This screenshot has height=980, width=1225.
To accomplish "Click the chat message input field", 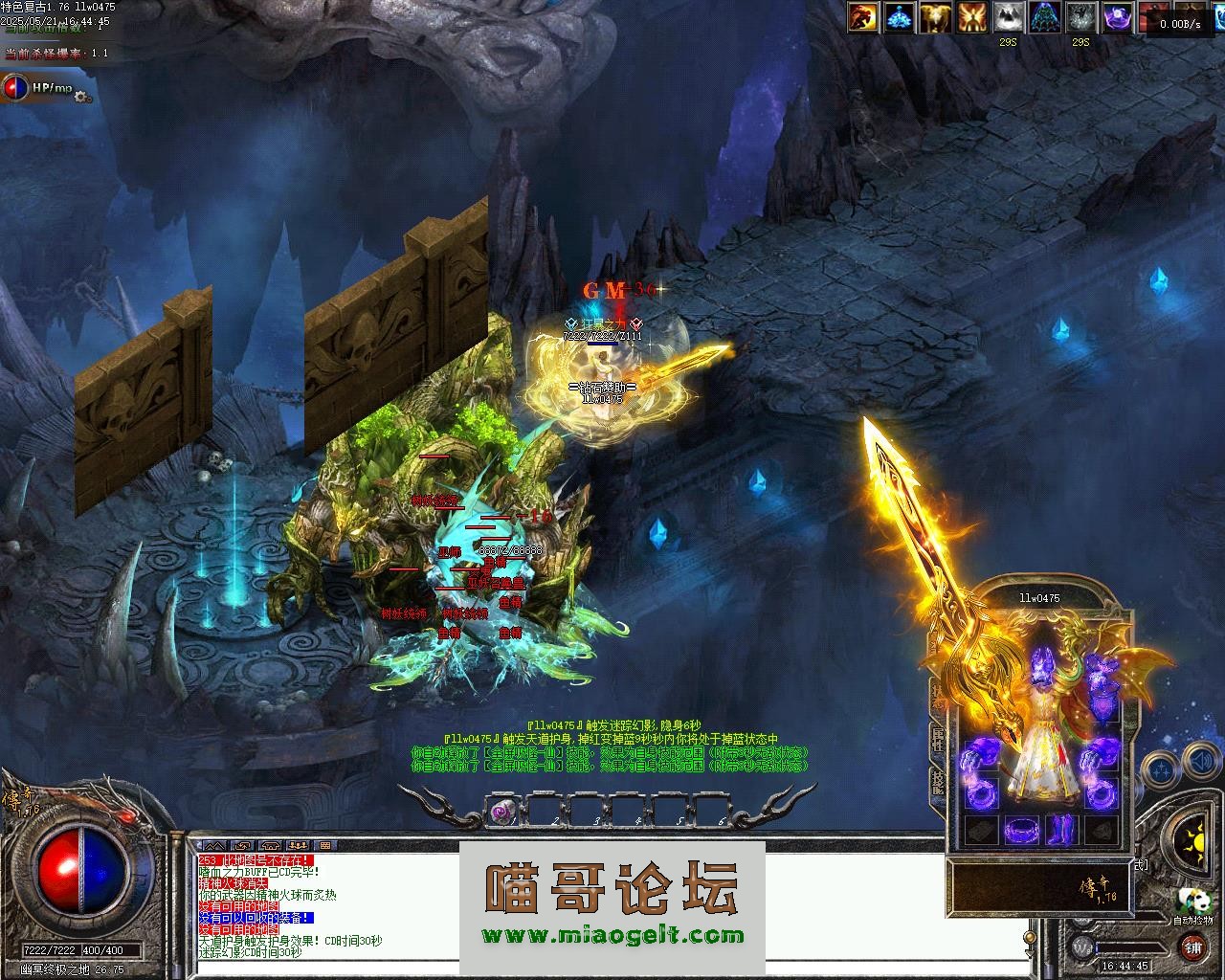I will click(x=612, y=969).
